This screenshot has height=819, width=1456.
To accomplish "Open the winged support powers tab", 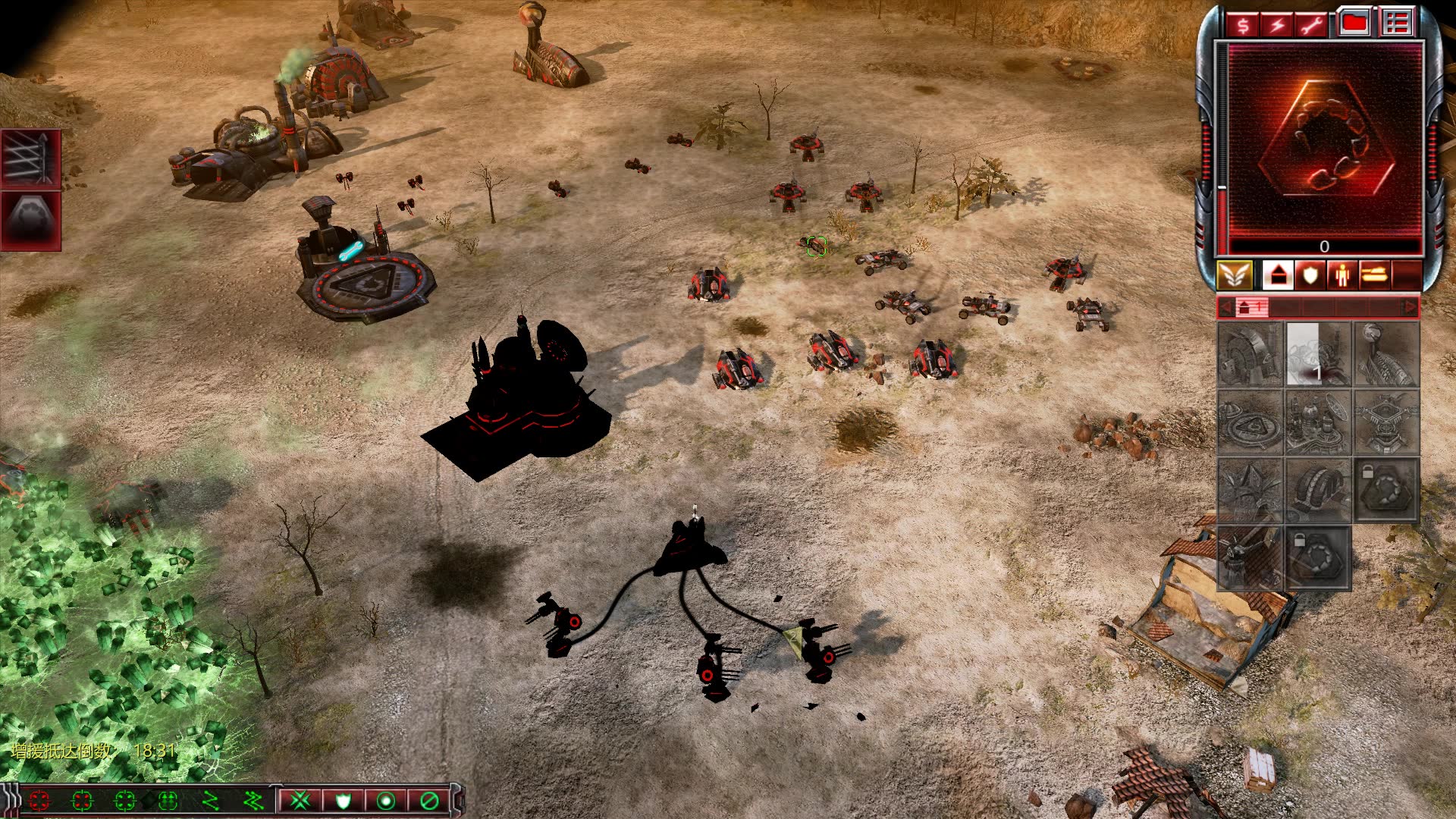I will [x=1234, y=275].
